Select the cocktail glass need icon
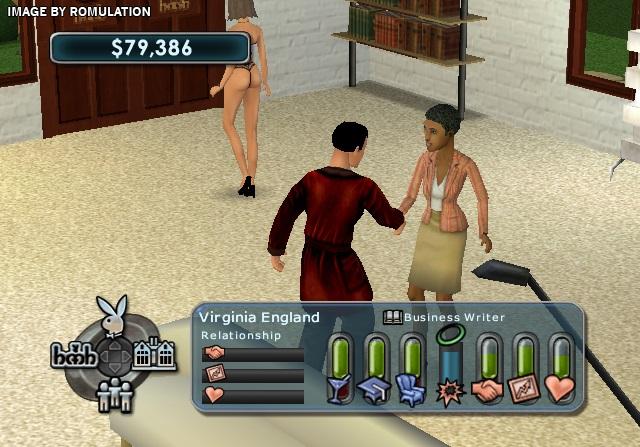This screenshot has height=447, width=640. click(341, 390)
